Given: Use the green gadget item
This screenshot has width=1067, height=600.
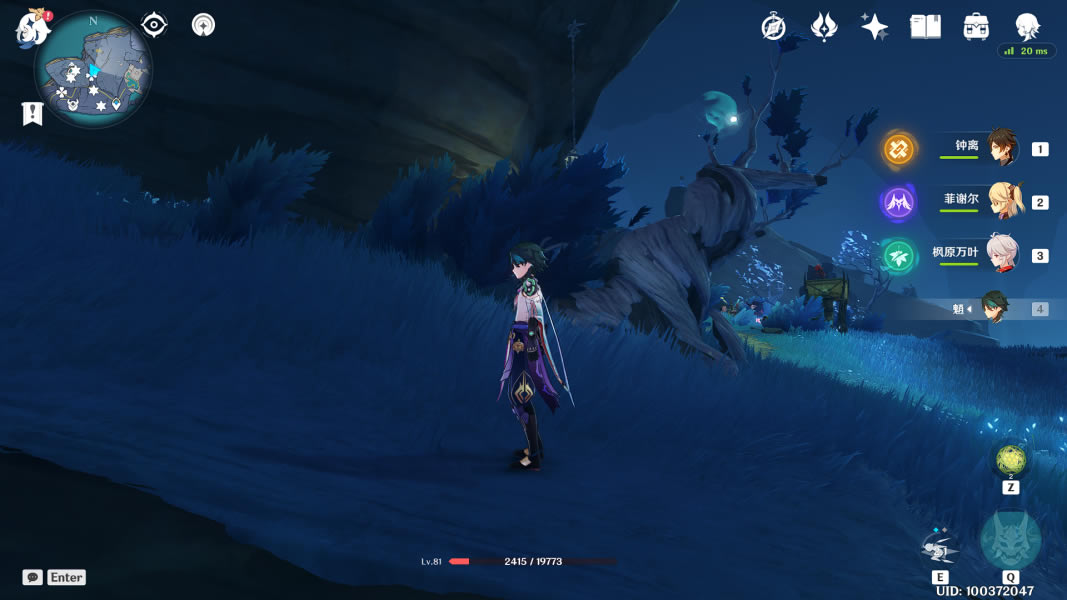Looking at the screenshot, I should point(1010,460).
